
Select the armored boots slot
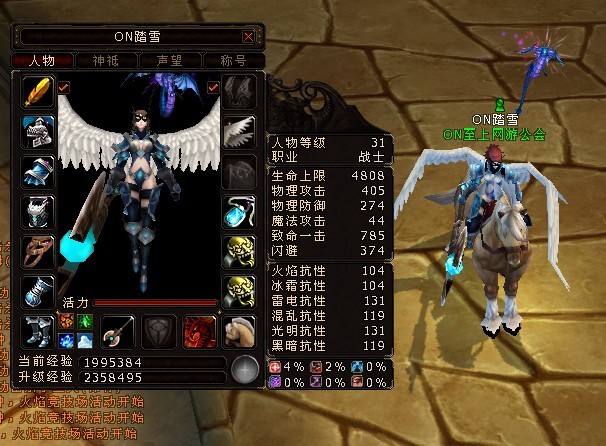(38, 329)
